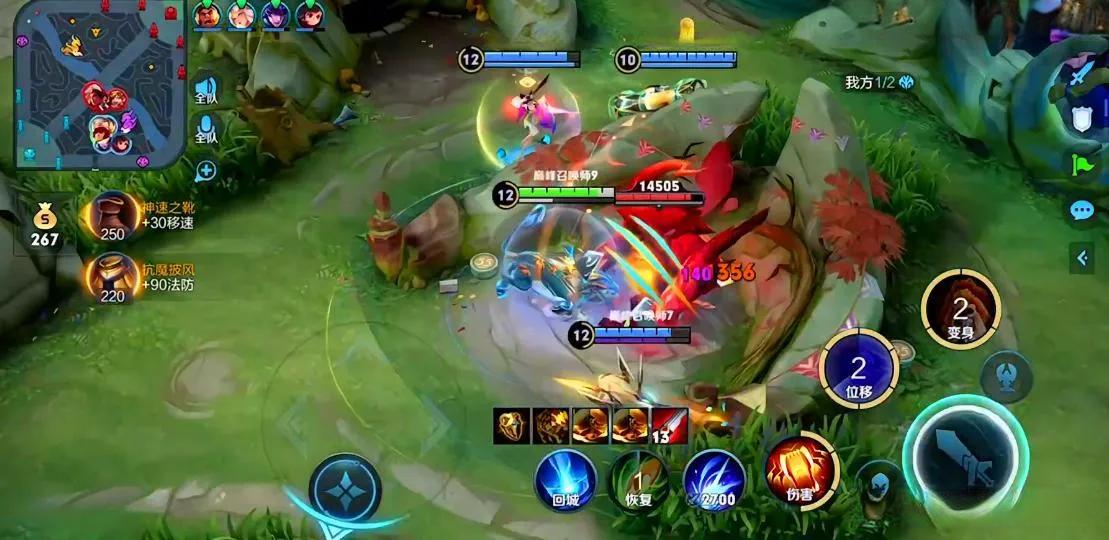Click the blue plus bubble below microphone
Image resolution: width=1109 pixels, height=540 pixels.
tap(206, 170)
